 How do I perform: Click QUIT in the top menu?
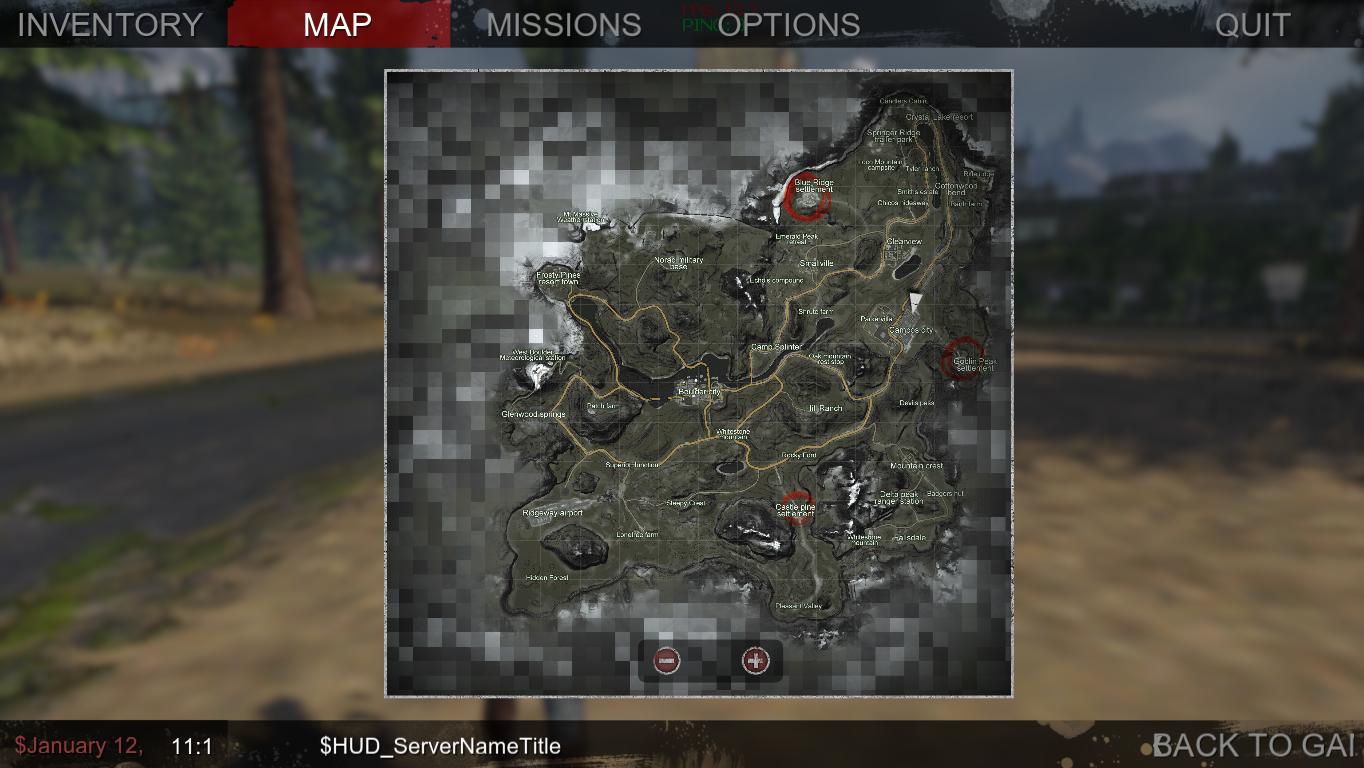tap(1251, 24)
